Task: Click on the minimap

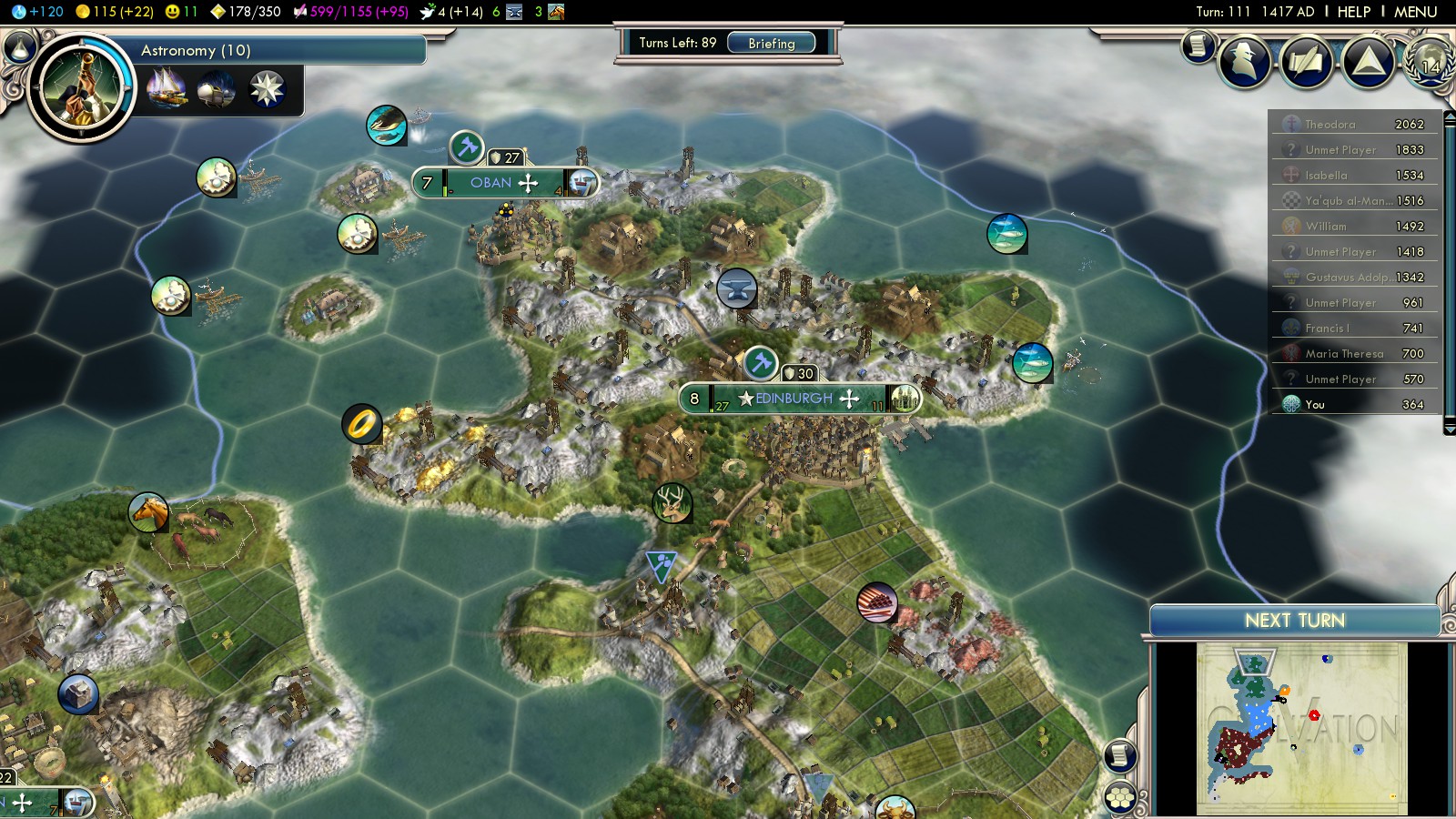Action: (x=1301, y=728)
